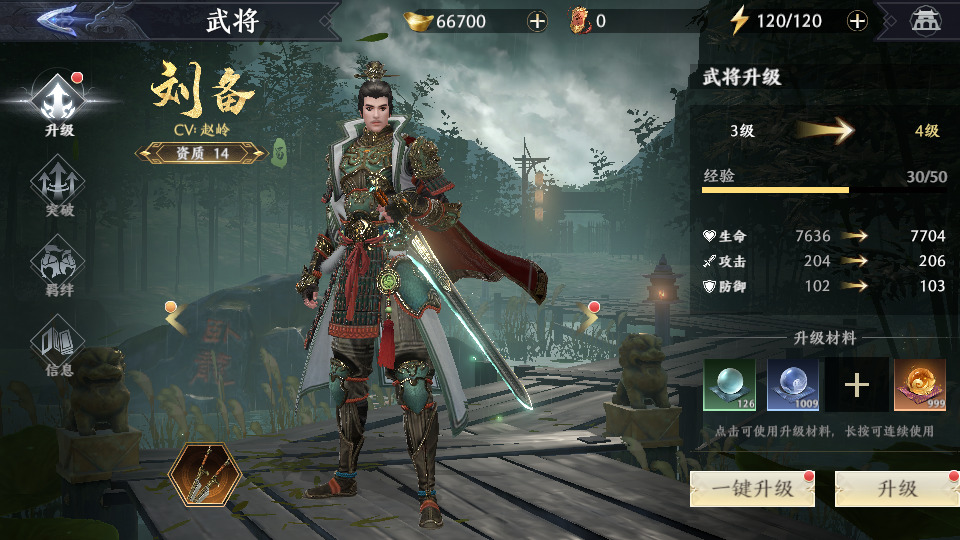960x540 pixels.
Task: Tap the 升级 level up button
Action: click(x=896, y=489)
